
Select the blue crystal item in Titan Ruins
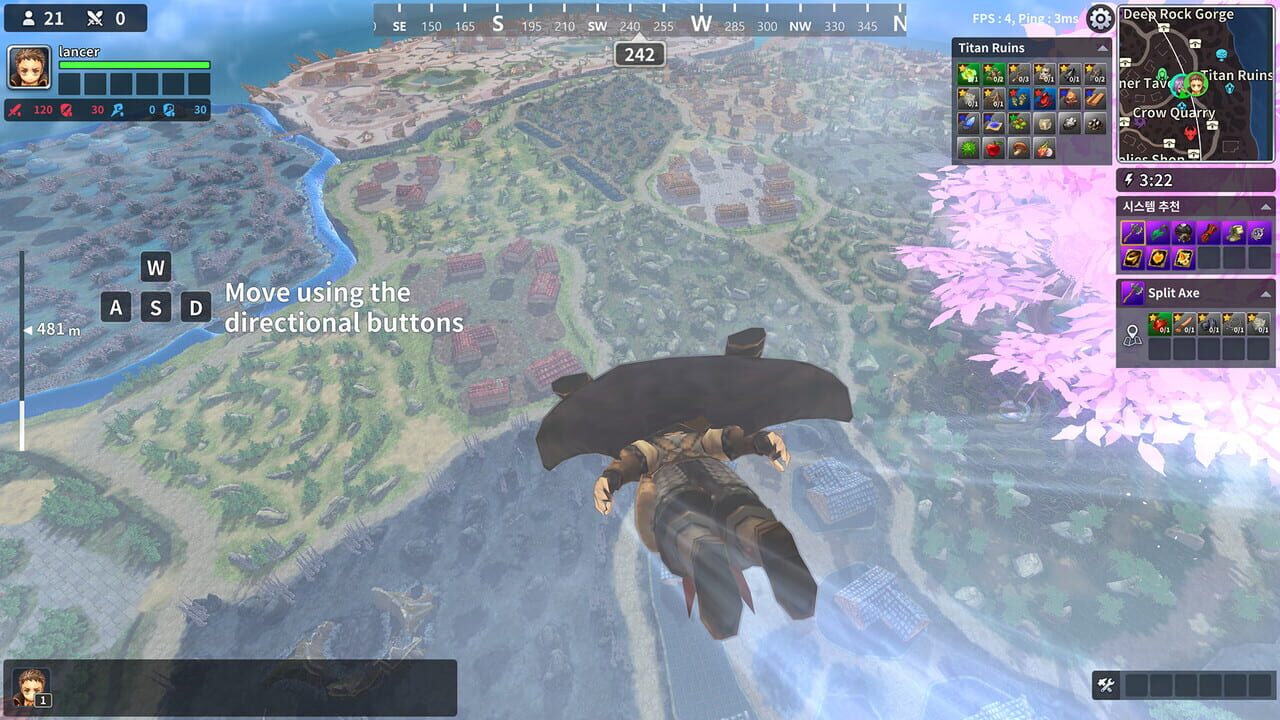(969, 122)
